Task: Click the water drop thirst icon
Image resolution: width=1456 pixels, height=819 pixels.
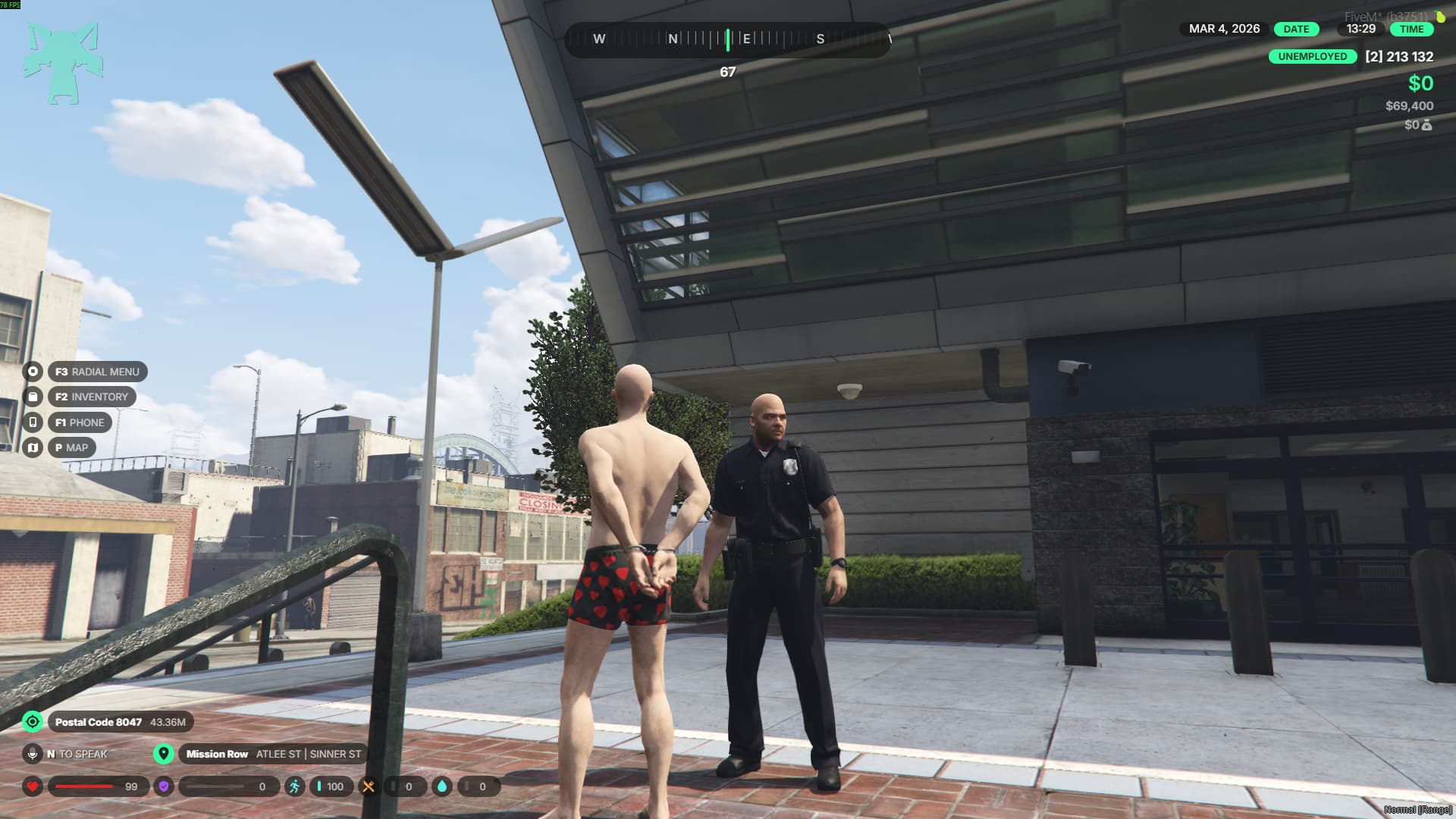Action: [442, 786]
